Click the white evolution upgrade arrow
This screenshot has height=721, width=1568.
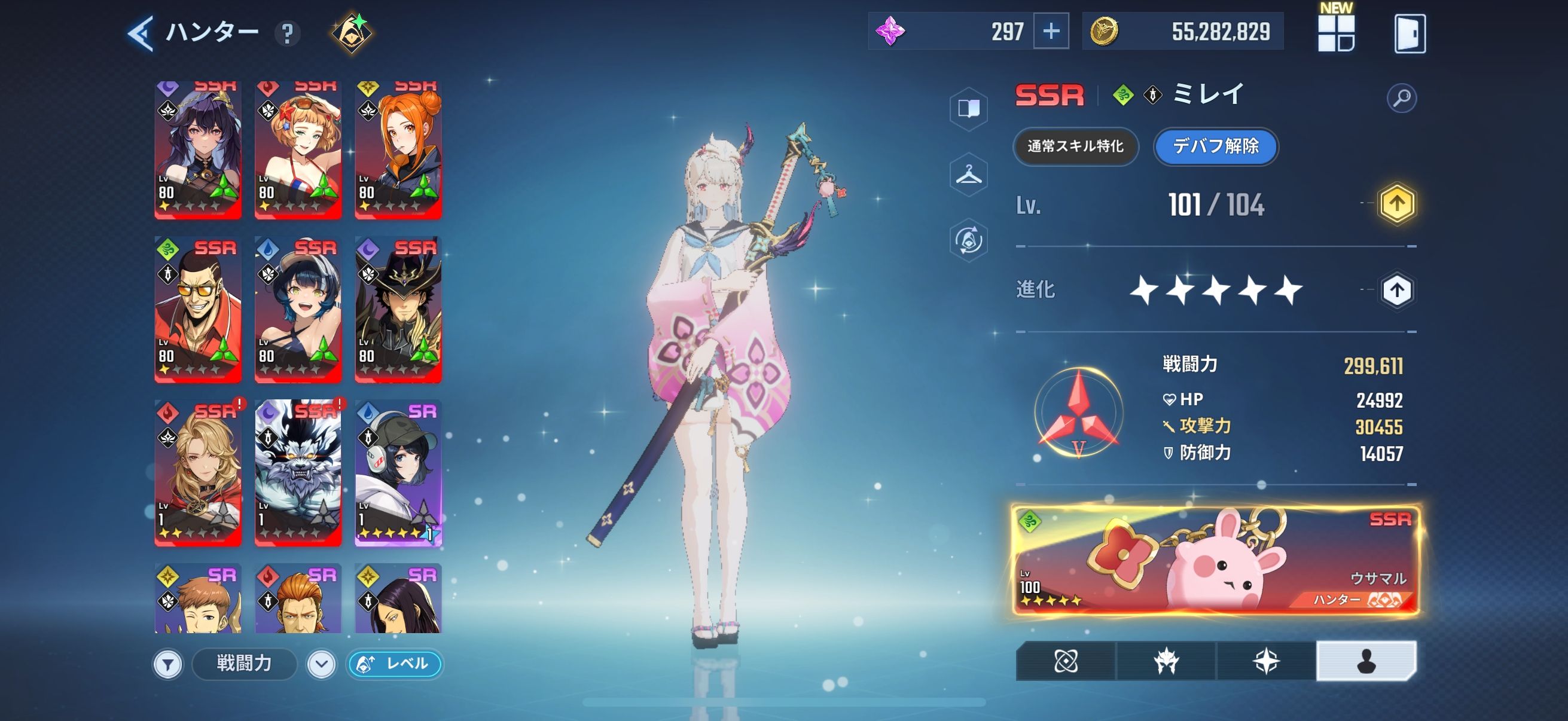[x=1396, y=291]
